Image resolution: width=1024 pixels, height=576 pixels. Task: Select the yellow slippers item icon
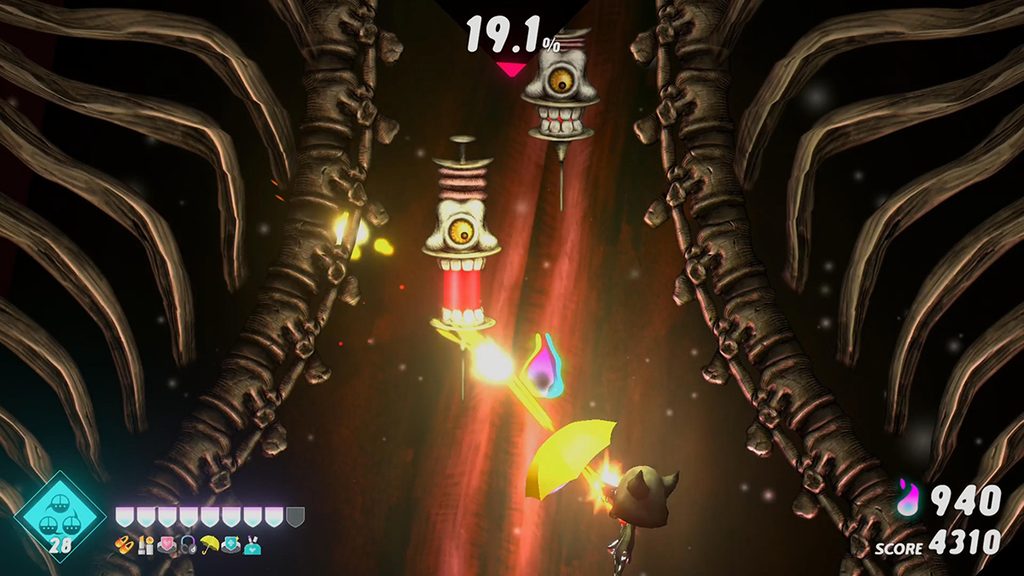(124, 545)
